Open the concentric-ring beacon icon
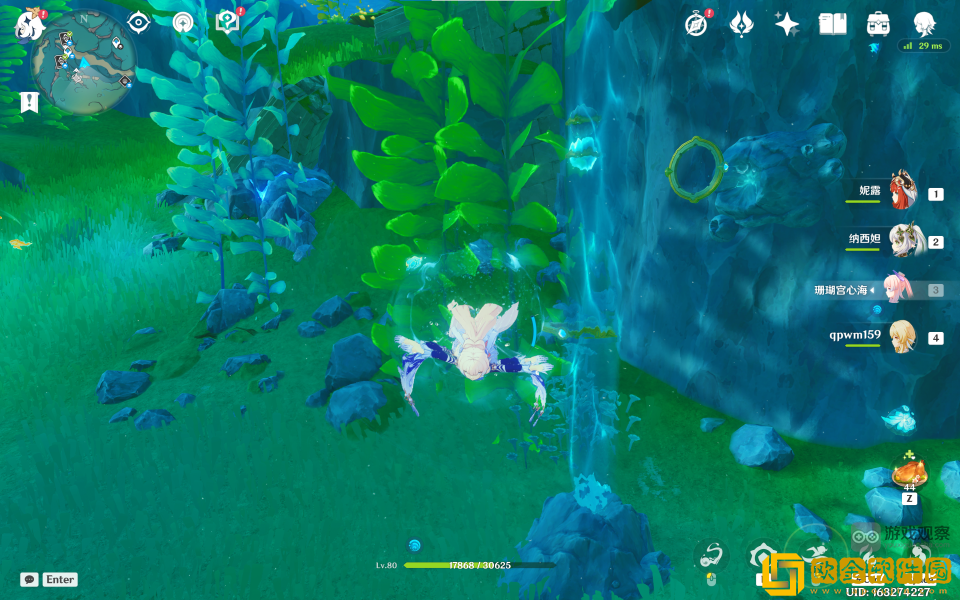 183,23
